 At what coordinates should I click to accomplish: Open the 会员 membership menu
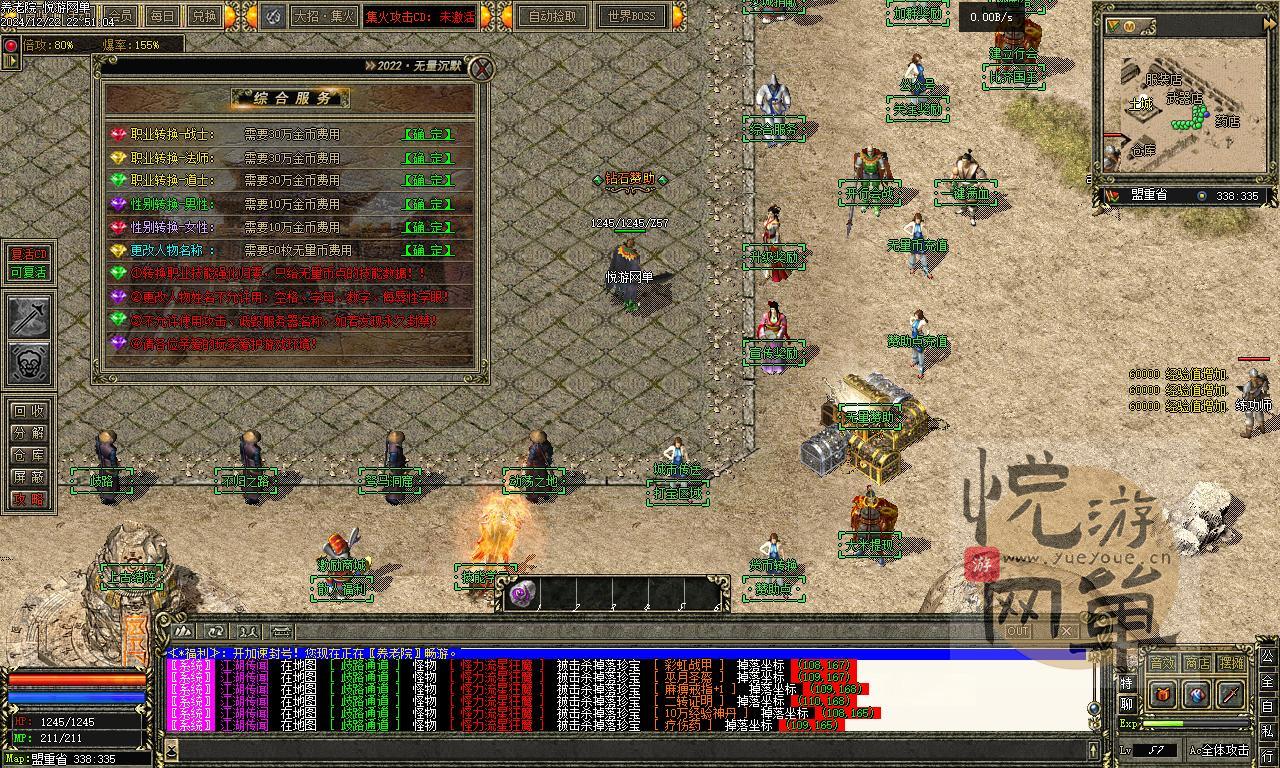[x=121, y=16]
